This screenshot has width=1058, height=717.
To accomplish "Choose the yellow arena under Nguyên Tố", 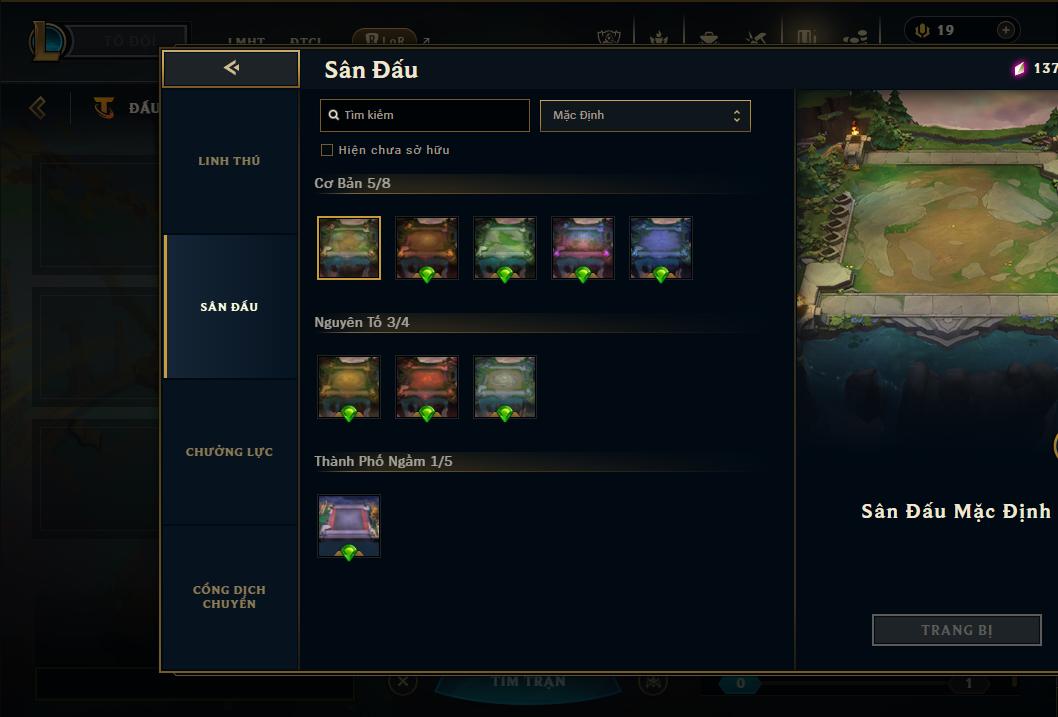I will click(349, 386).
